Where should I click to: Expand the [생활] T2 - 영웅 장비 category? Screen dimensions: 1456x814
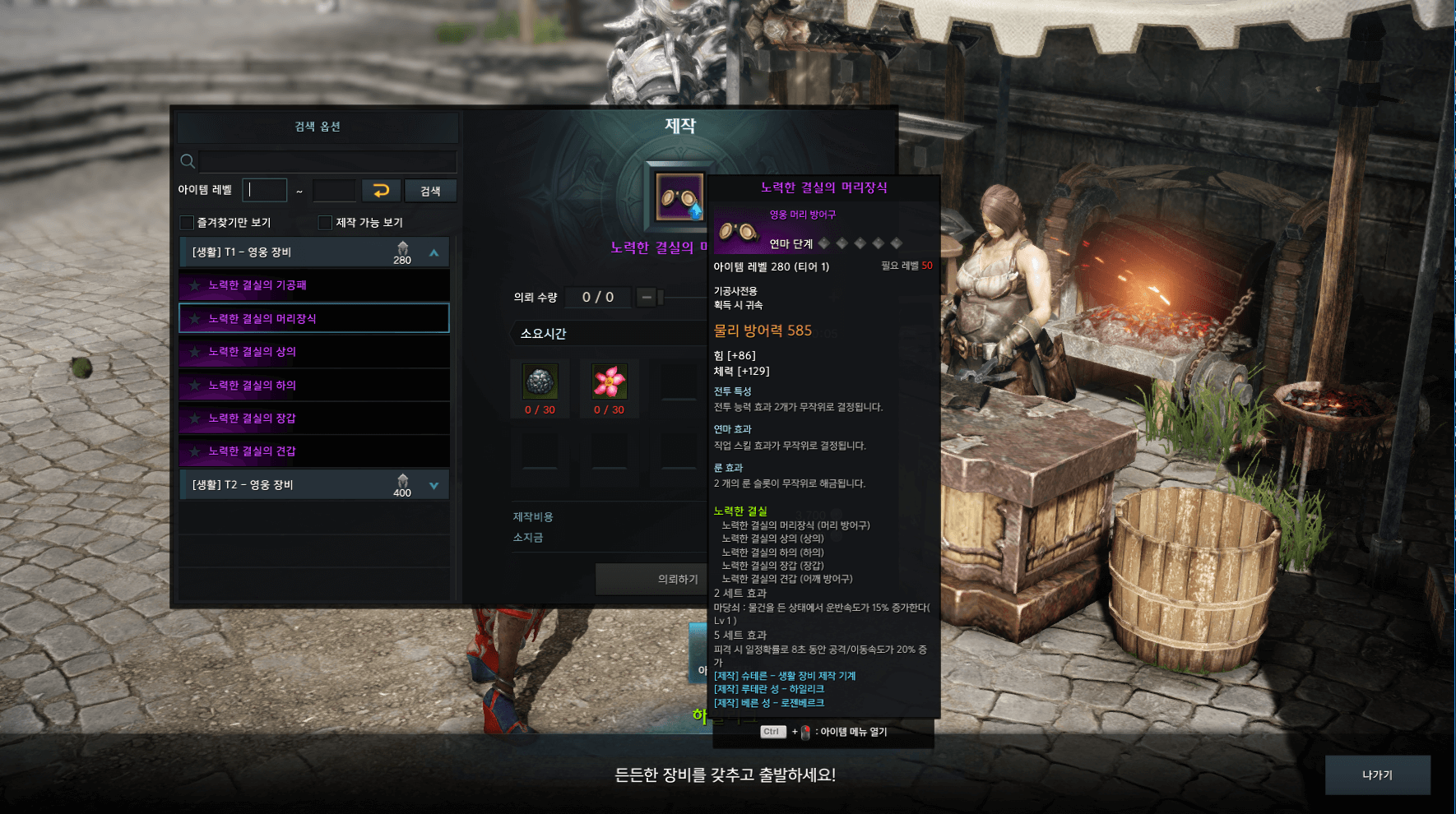tap(434, 485)
